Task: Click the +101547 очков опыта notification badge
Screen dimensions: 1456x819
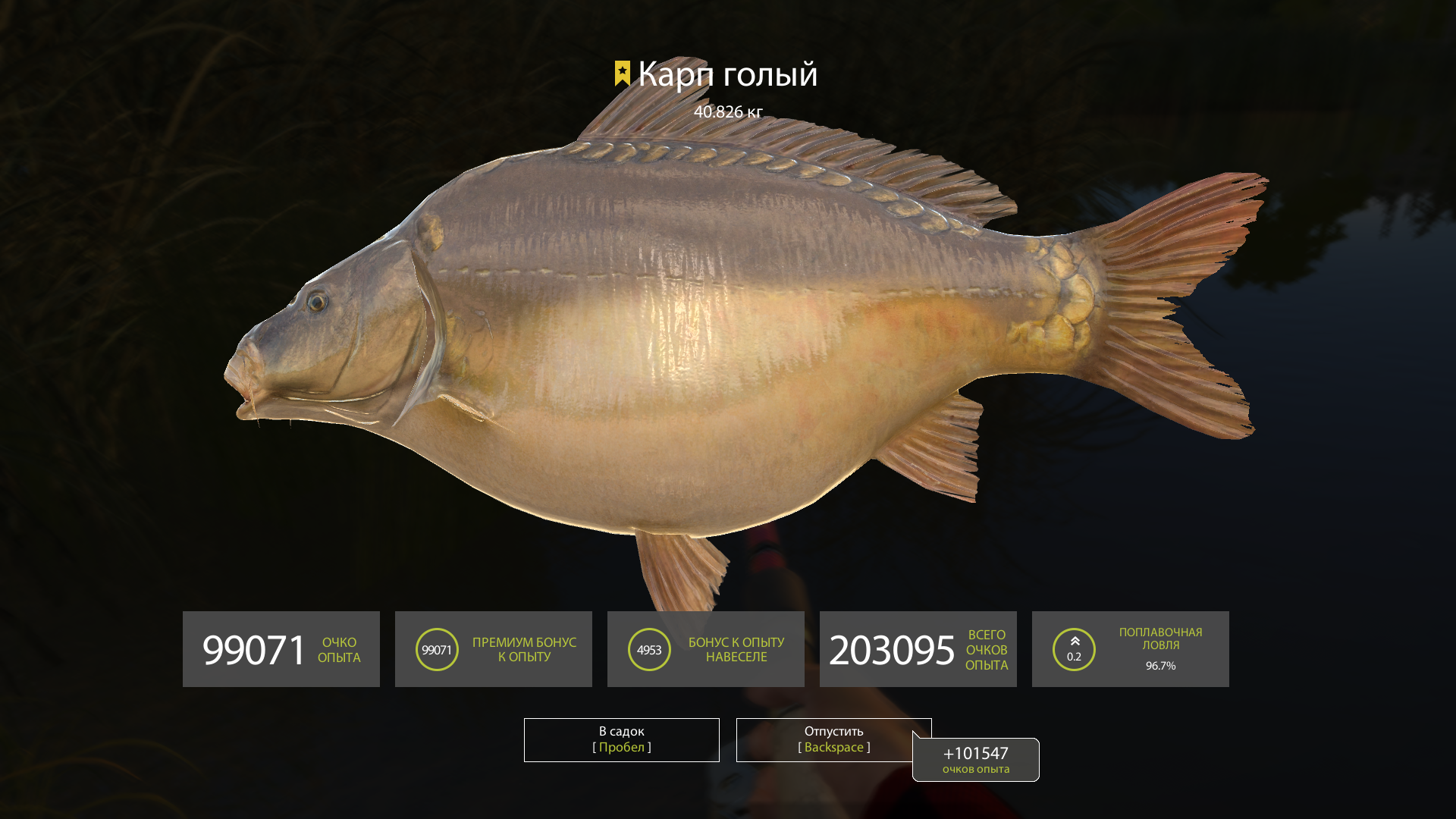Action: coord(975,760)
